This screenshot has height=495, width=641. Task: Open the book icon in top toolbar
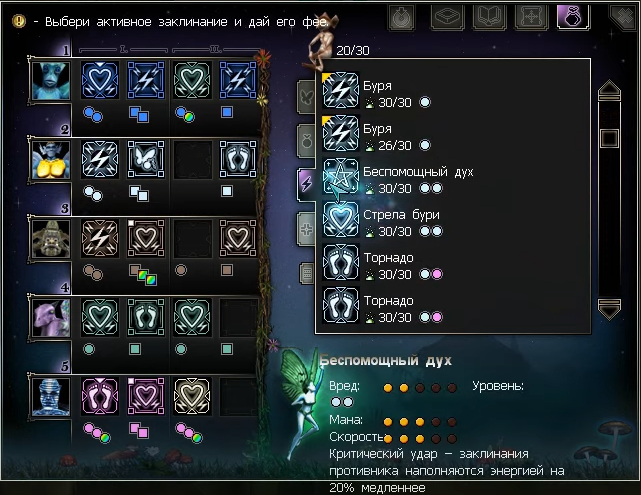pyautogui.click(x=489, y=17)
